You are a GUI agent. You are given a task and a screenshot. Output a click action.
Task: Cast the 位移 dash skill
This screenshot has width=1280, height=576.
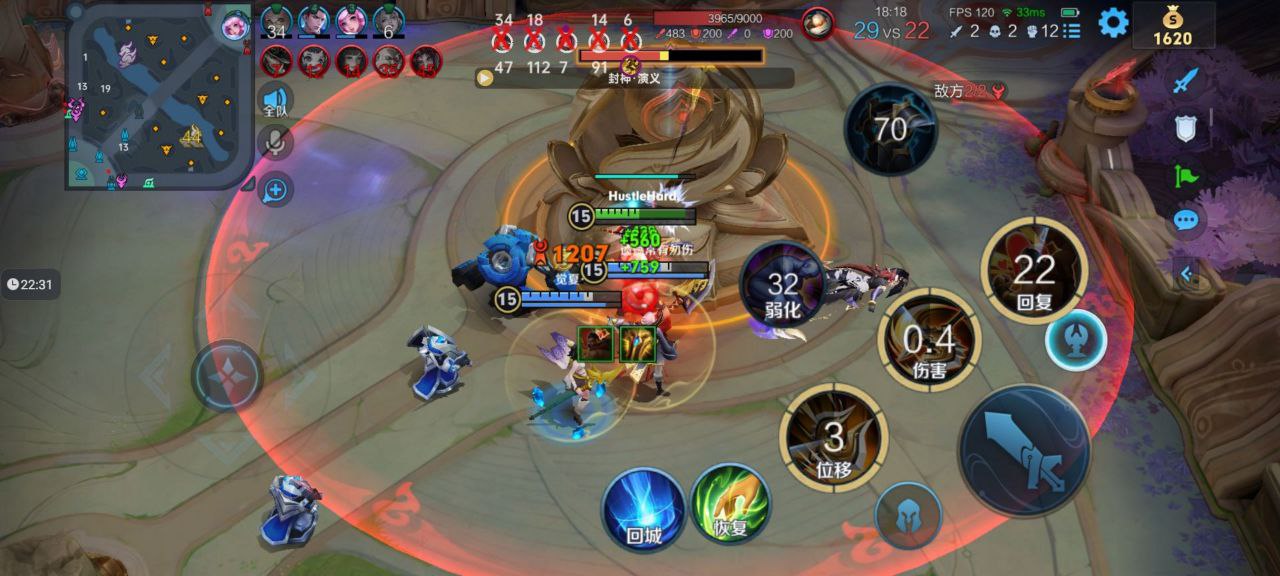[x=833, y=437]
